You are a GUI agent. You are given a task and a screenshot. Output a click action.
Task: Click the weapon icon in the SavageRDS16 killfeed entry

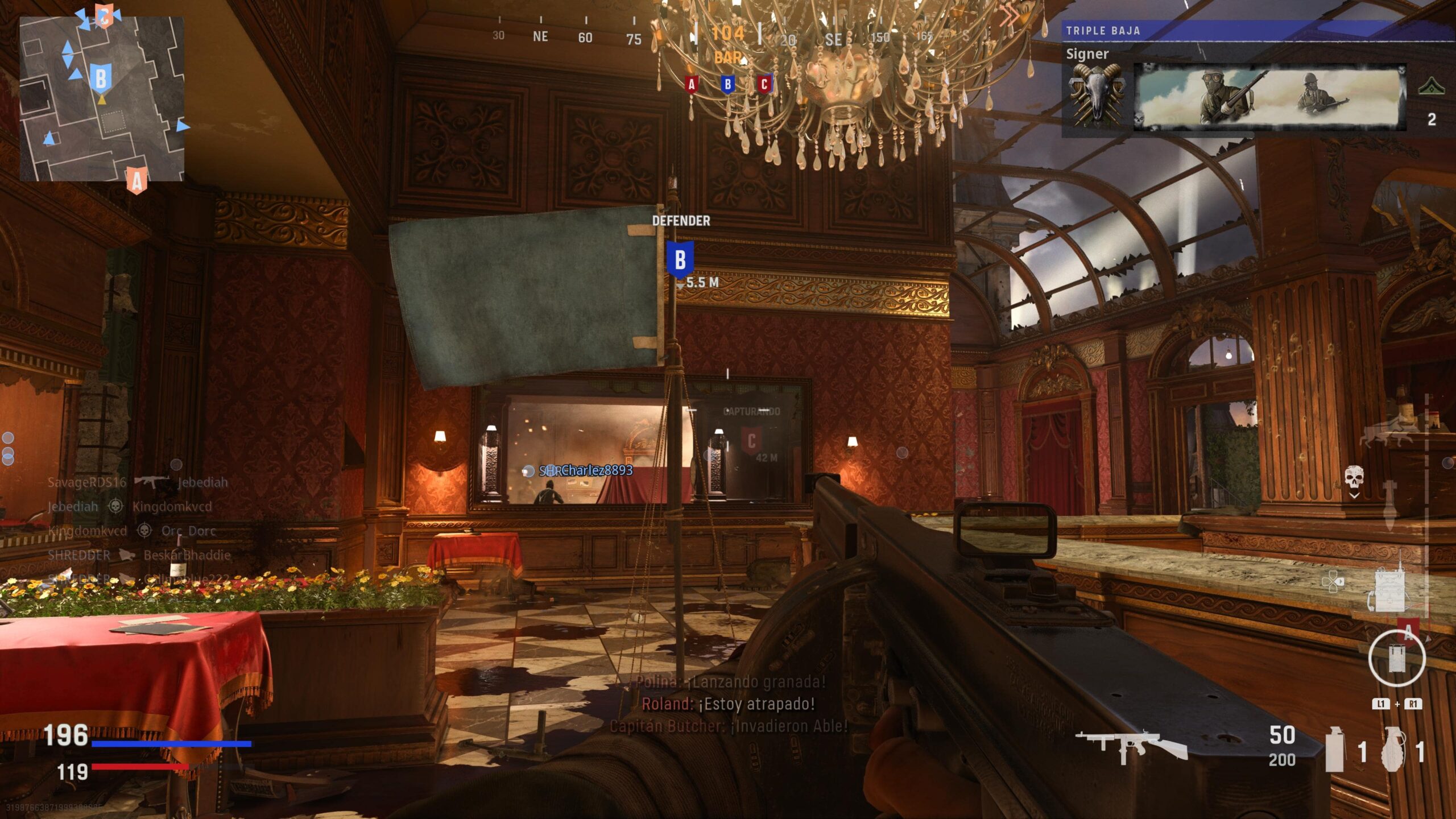152,482
